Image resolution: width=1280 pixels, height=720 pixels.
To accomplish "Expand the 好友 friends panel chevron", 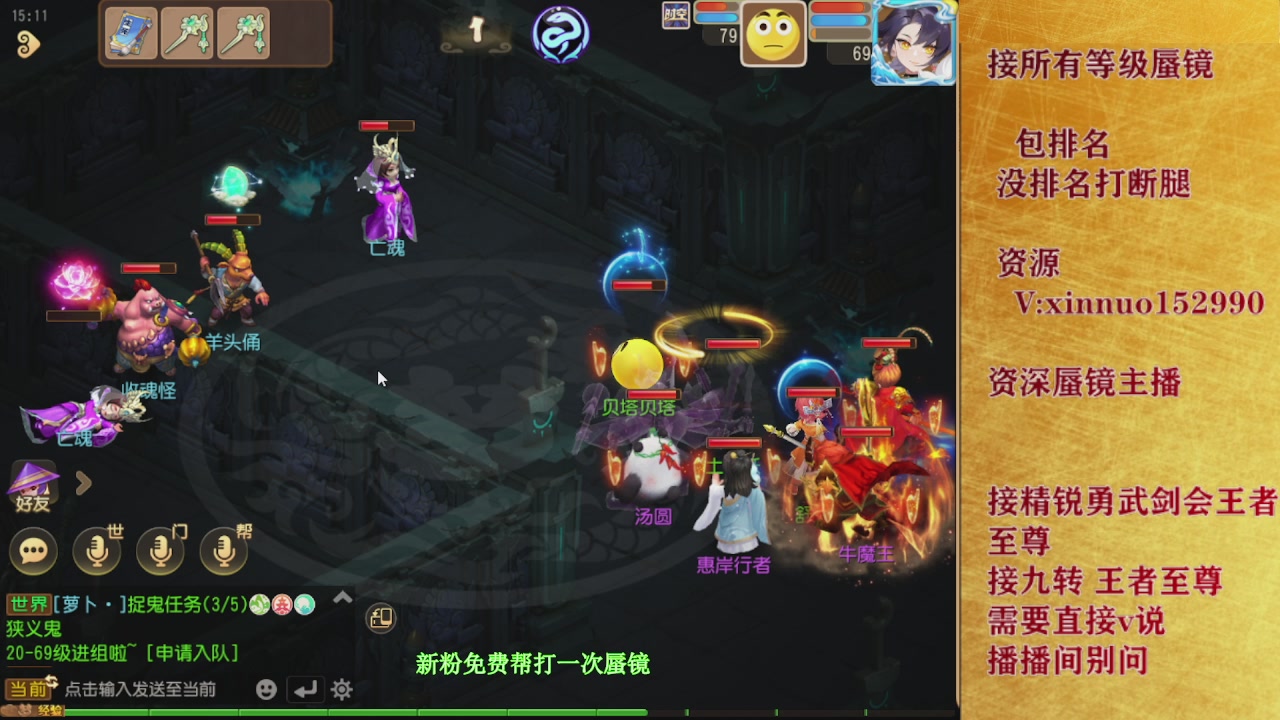I will point(82,484).
